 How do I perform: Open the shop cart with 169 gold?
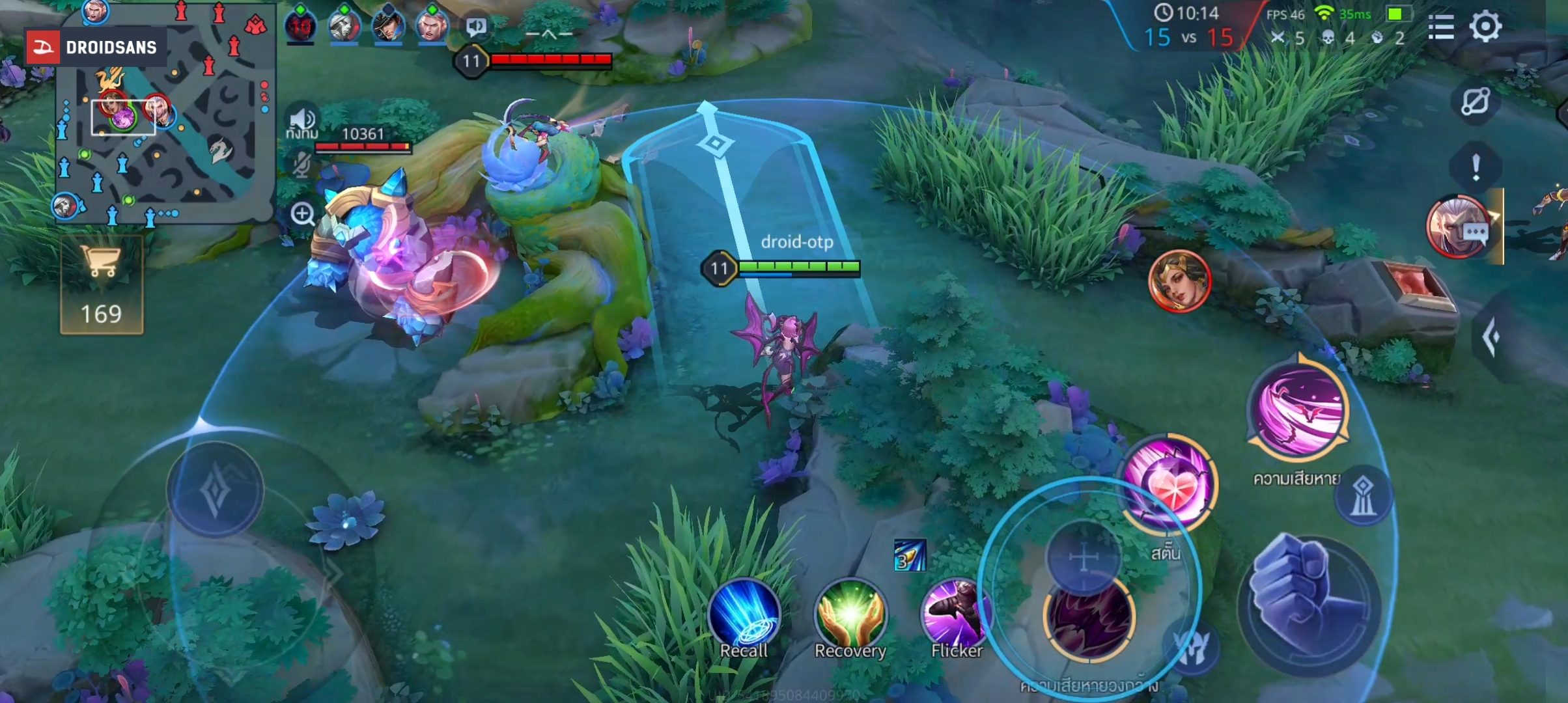pyautogui.click(x=102, y=285)
